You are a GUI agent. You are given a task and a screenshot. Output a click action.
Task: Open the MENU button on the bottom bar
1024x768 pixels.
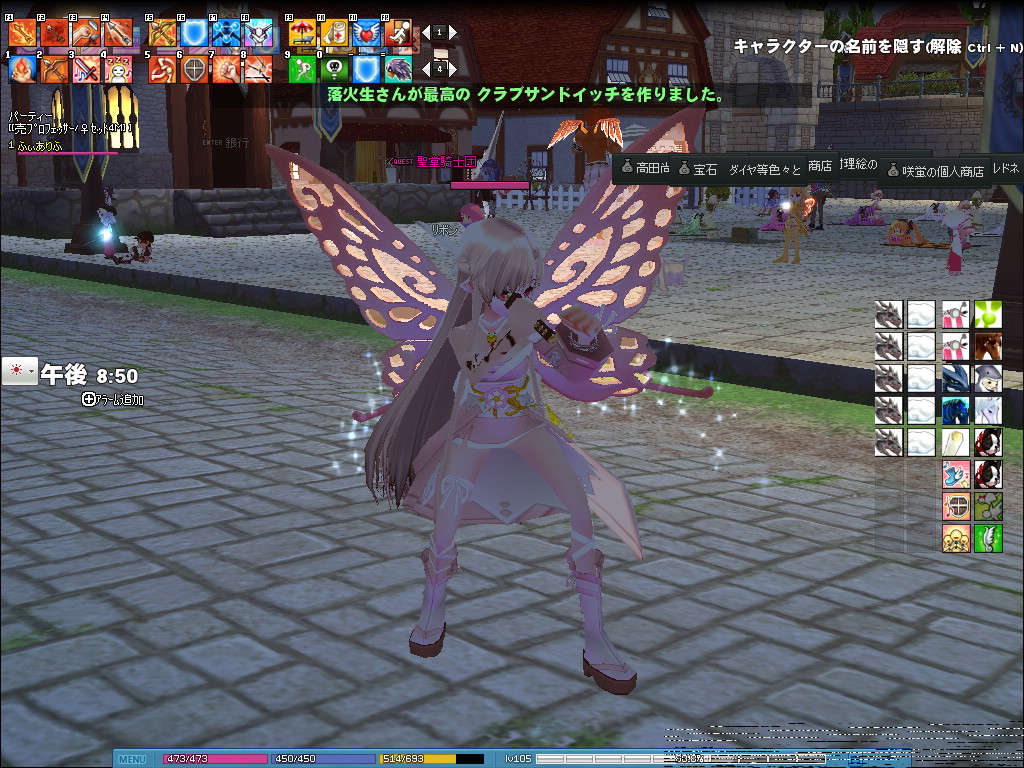click(x=132, y=759)
